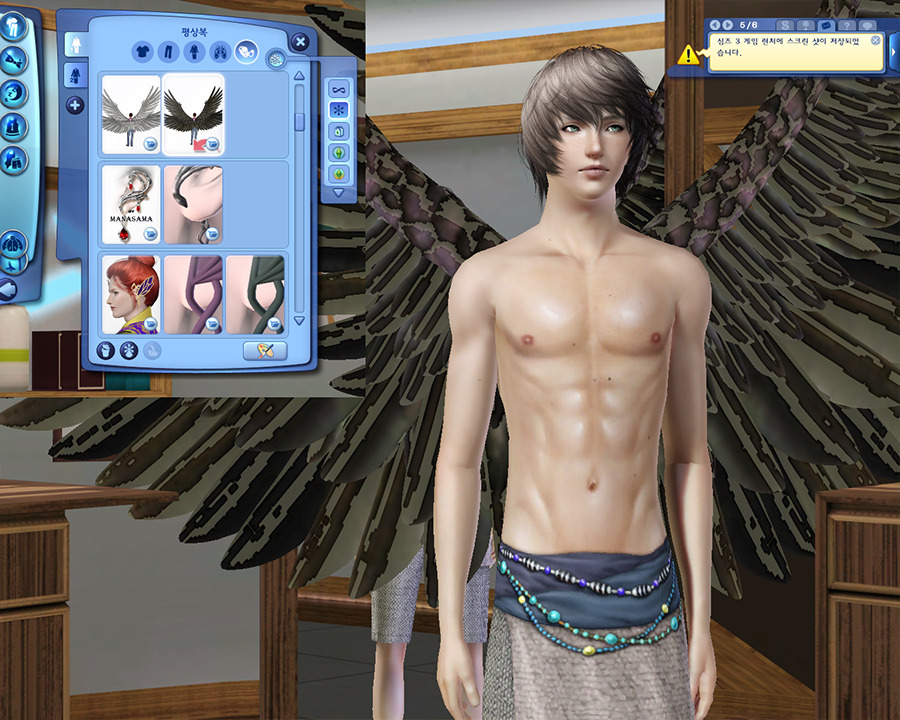The height and width of the screenshot is (720, 900).
Task: Show the previous notification message
Action: (715, 24)
